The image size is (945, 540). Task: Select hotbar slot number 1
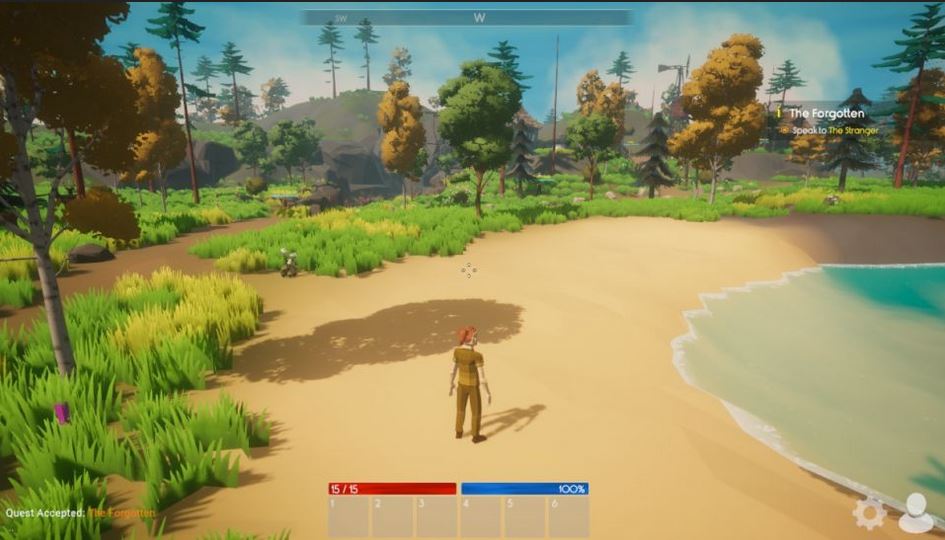coord(349,517)
